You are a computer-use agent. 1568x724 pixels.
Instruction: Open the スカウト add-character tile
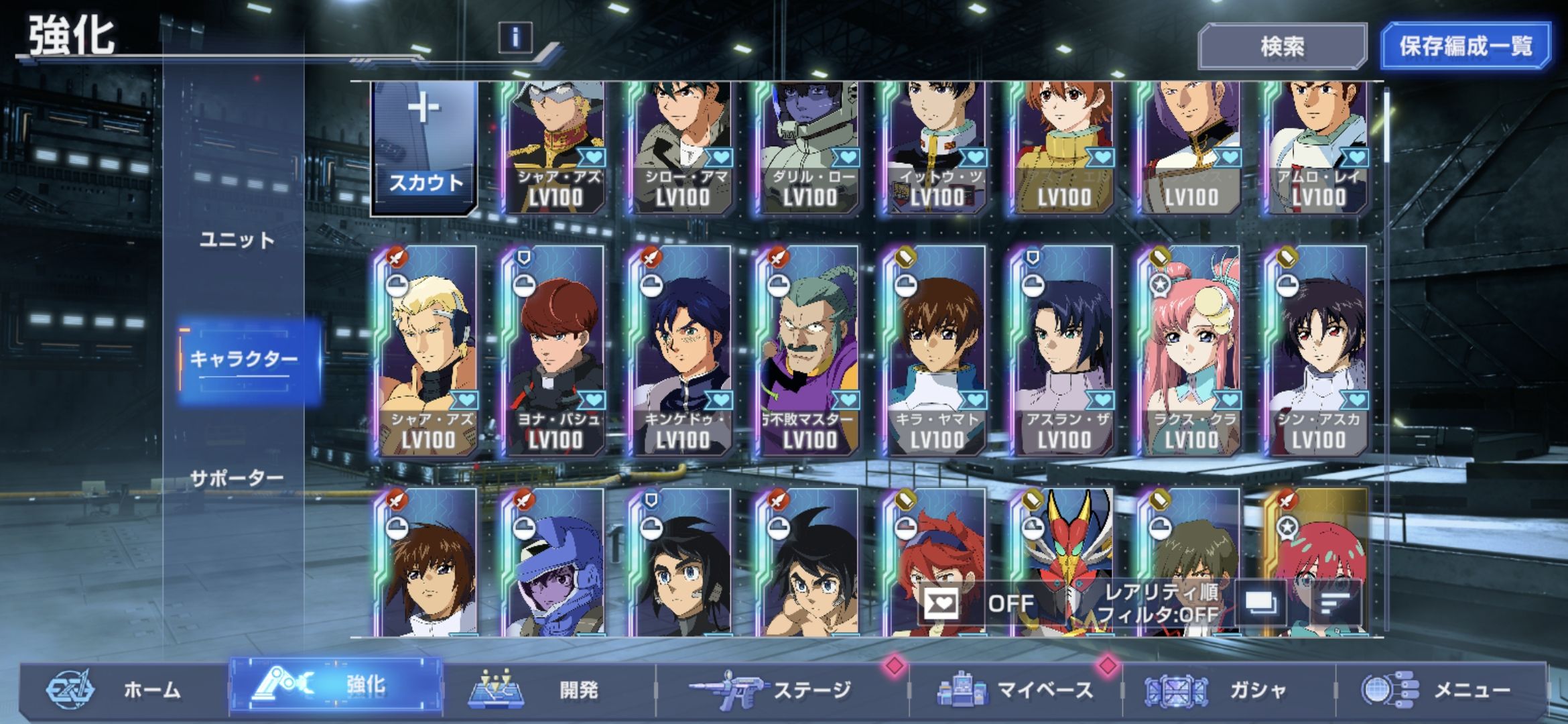click(x=425, y=147)
